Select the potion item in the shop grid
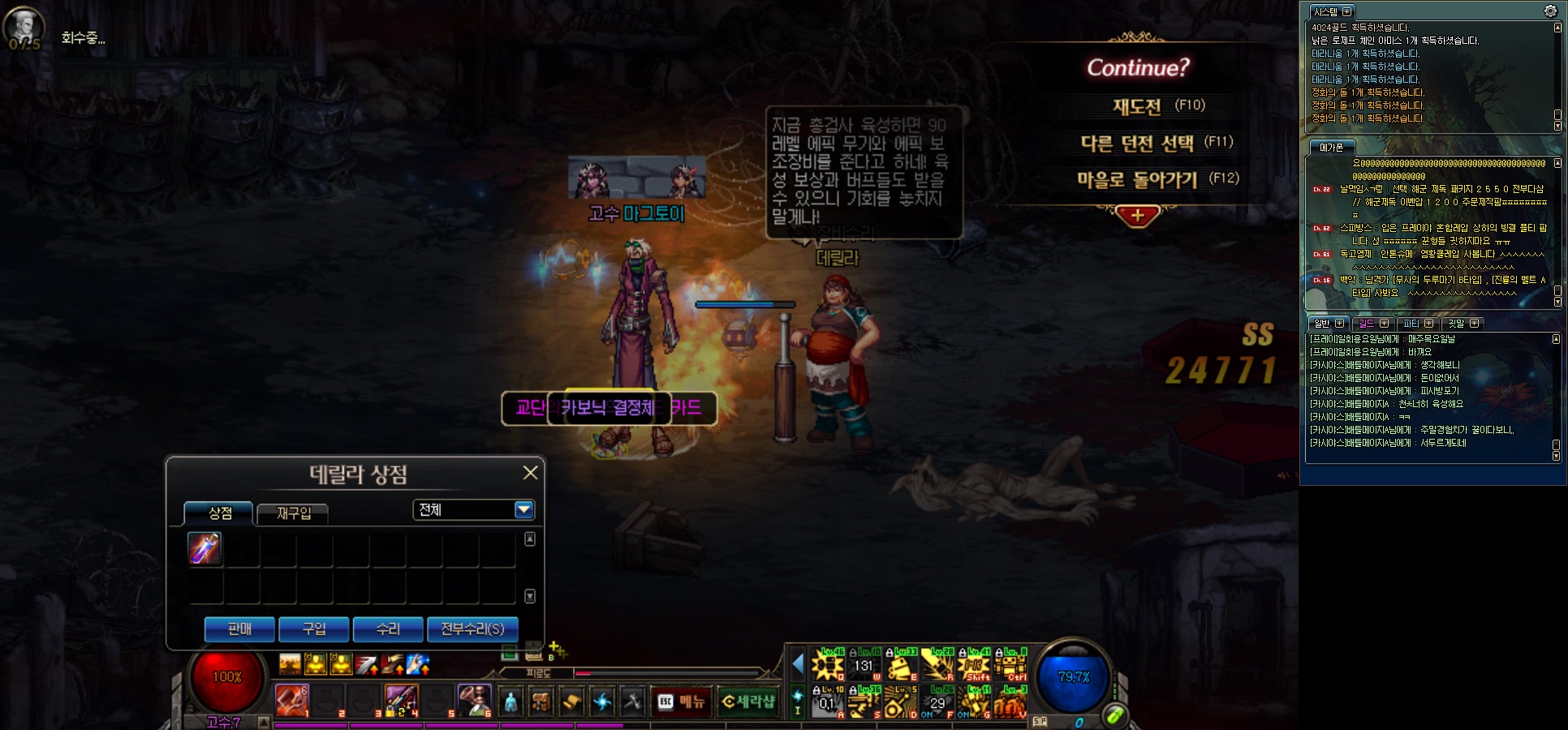This screenshot has width=1568, height=730. (x=205, y=548)
